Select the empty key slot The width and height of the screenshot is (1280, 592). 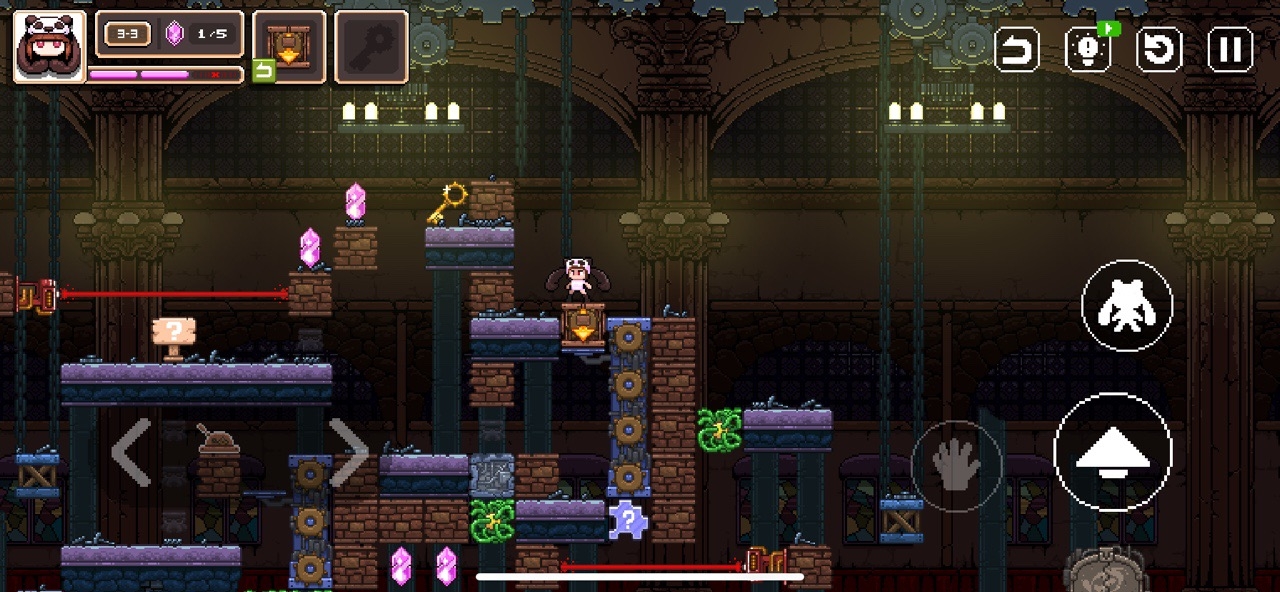[x=371, y=46]
